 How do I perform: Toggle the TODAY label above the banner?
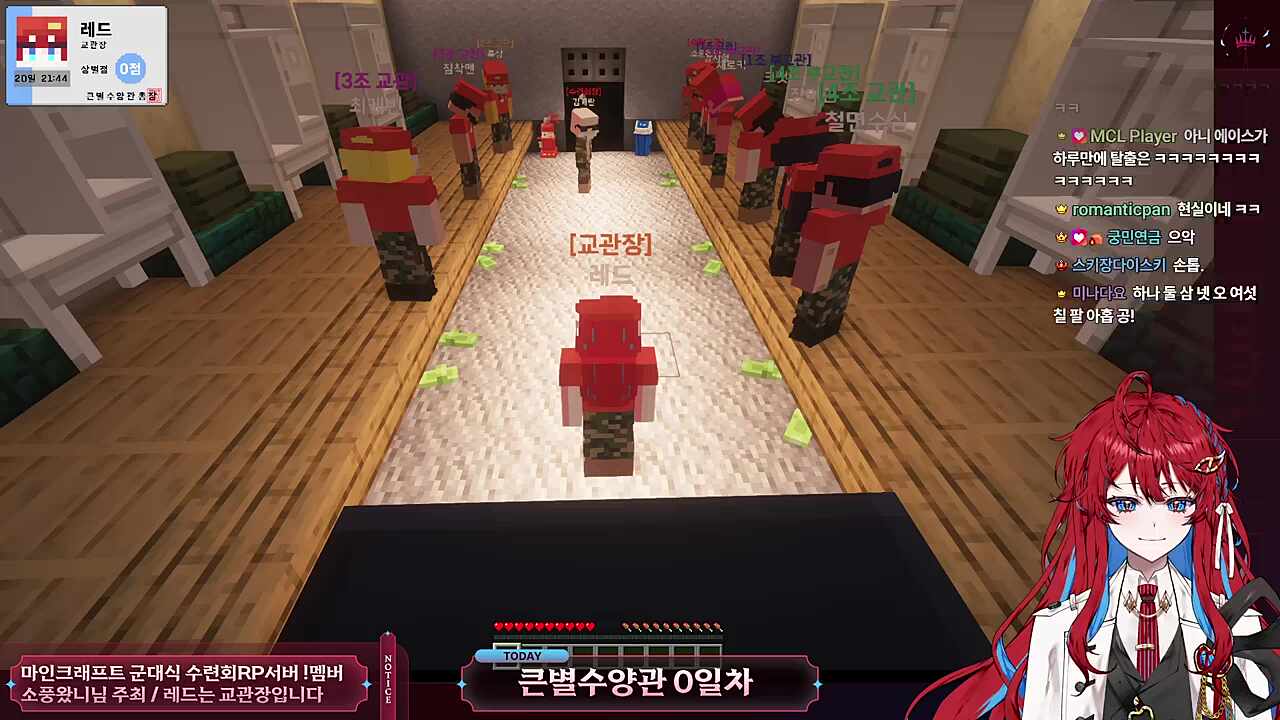point(524,655)
